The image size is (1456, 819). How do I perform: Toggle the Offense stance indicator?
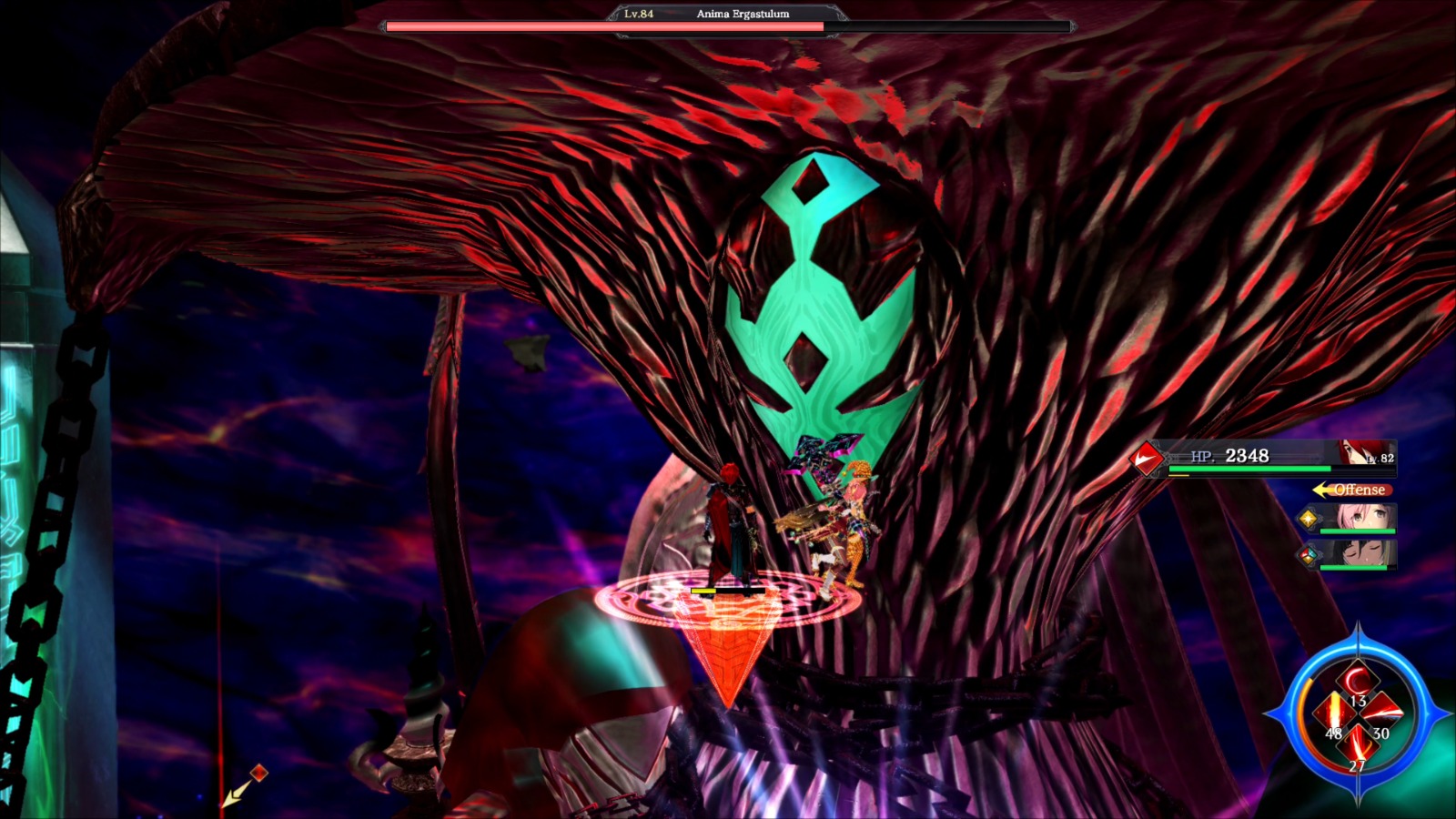(x=1360, y=490)
